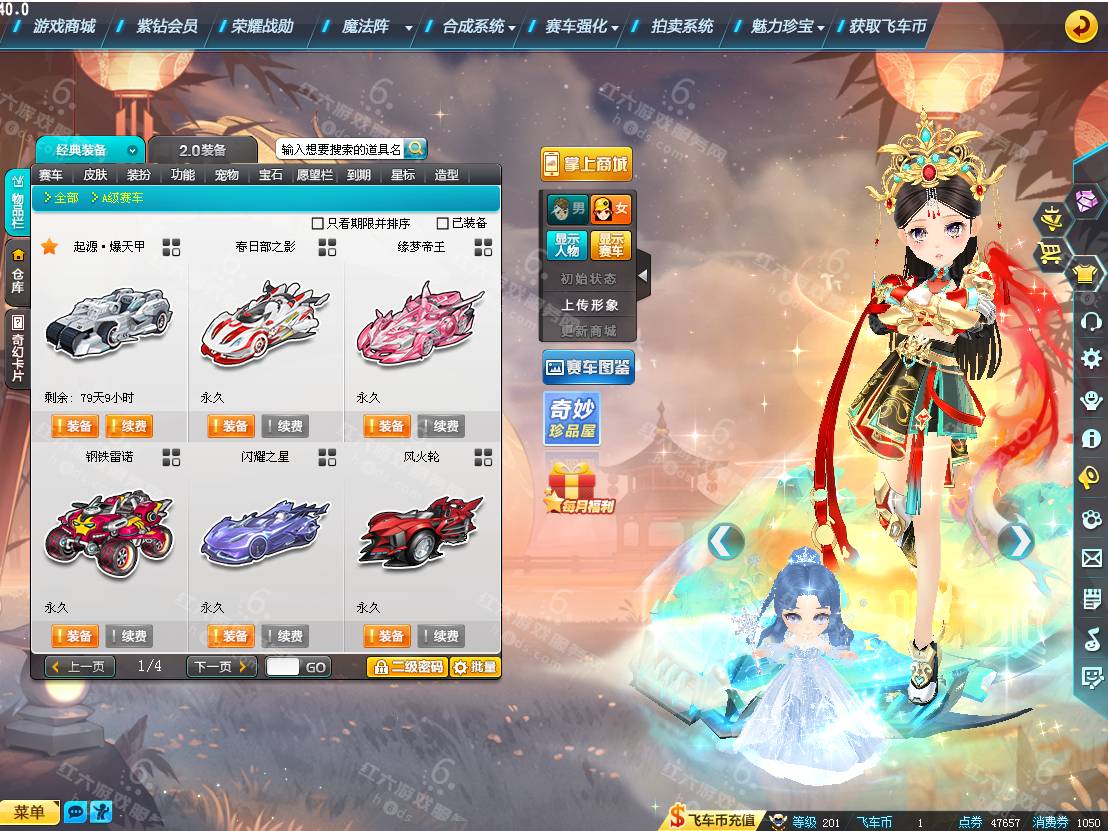
Task: Open the 赛车图鉴 car gallery
Action: (588, 368)
